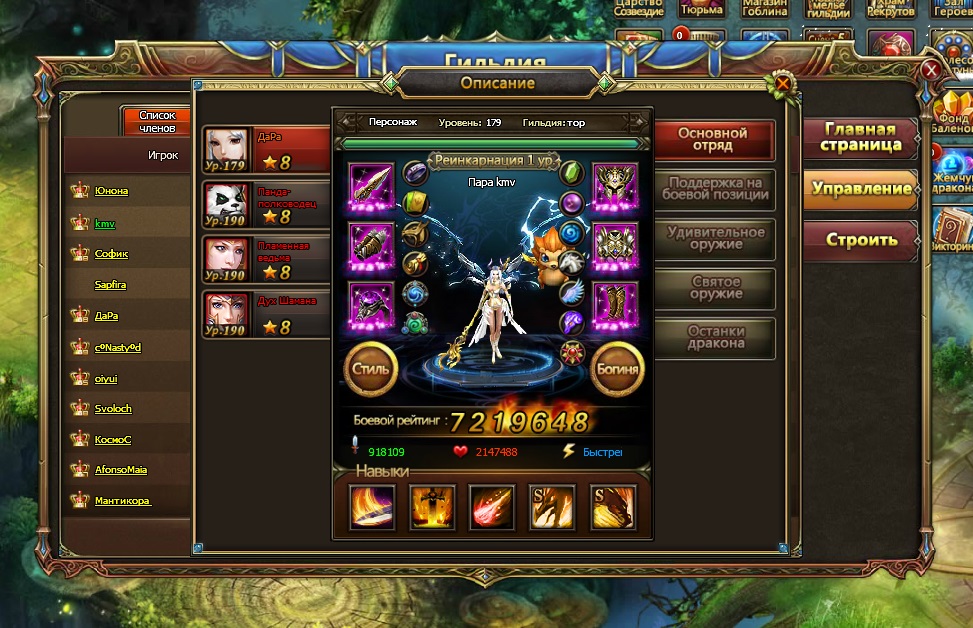Open the Список членов tab
This screenshot has height=628, width=973.
tap(157, 122)
